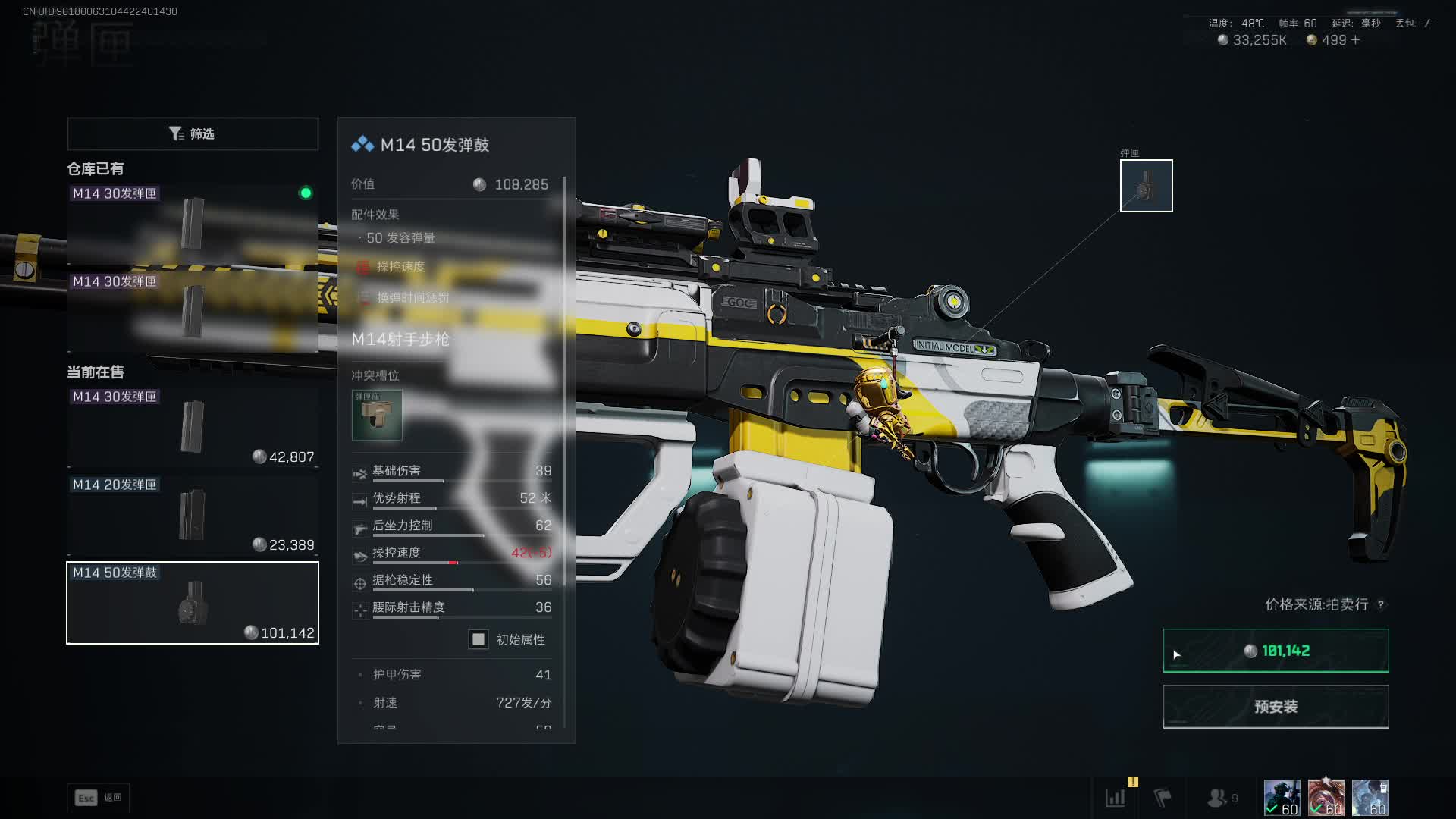
Task: Buy the drum magazine for 101,142
Action: [x=1276, y=651]
